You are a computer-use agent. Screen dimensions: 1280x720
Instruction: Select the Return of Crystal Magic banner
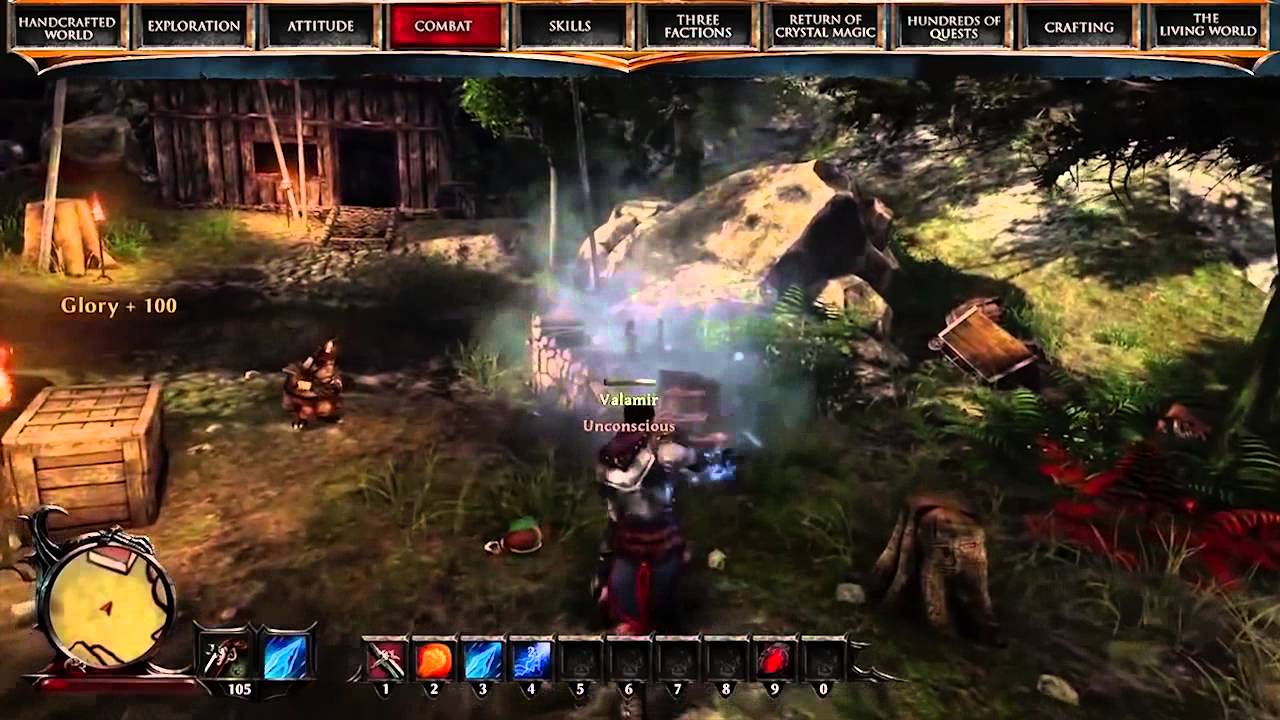tap(825, 26)
